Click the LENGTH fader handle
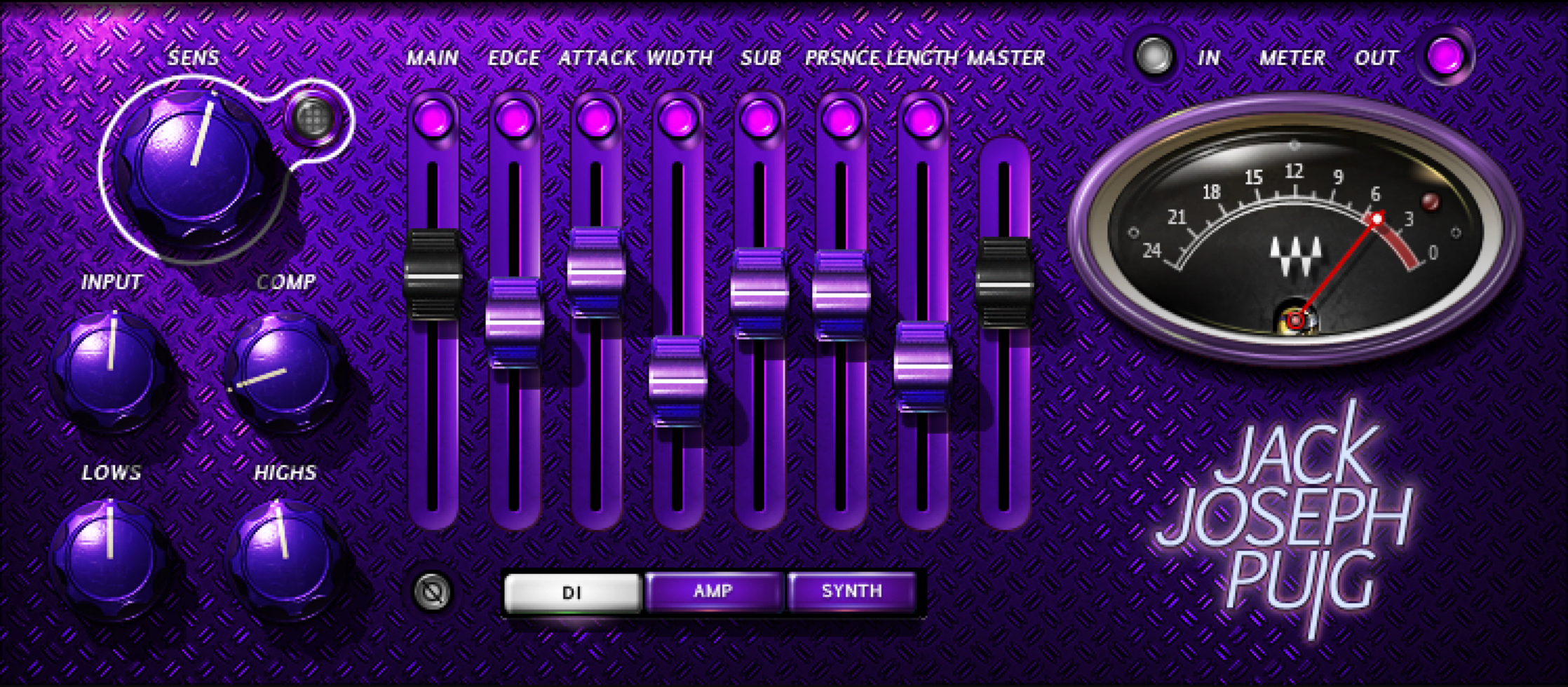Image resolution: width=1568 pixels, height=687 pixels. pos(922,365)
